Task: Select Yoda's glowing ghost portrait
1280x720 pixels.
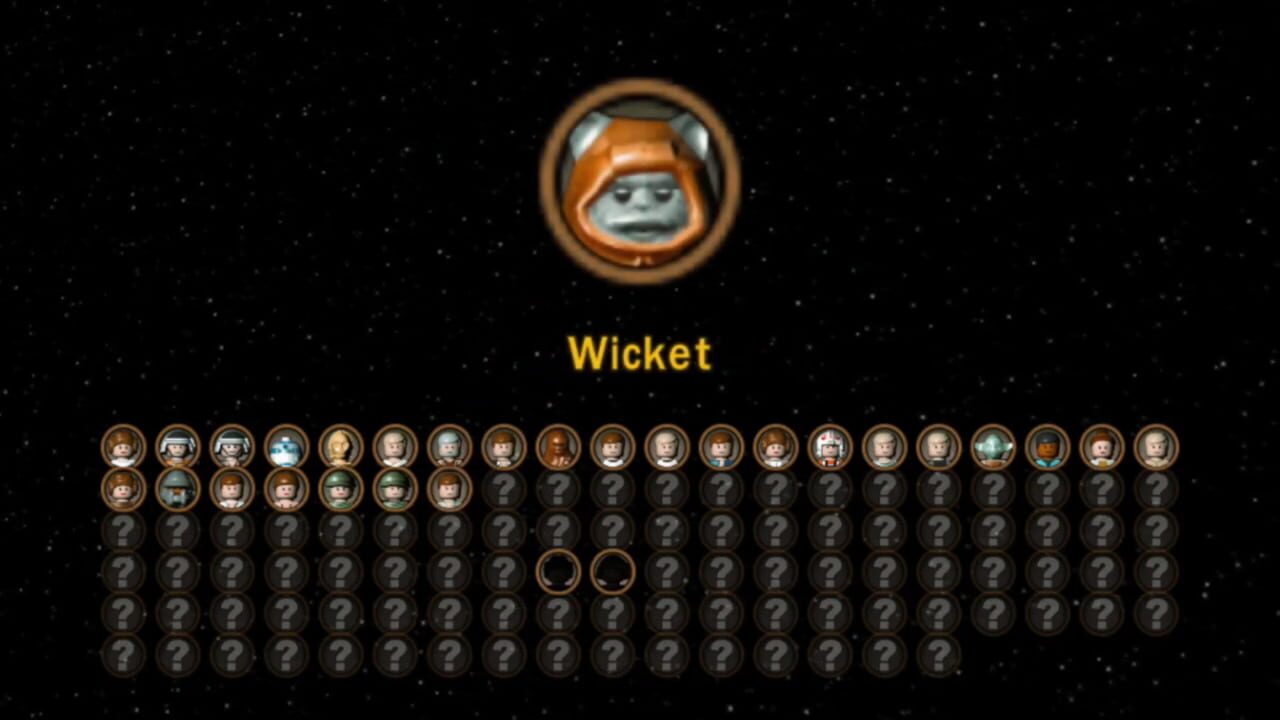Action: pyautogui.click(x=993, y=450)
